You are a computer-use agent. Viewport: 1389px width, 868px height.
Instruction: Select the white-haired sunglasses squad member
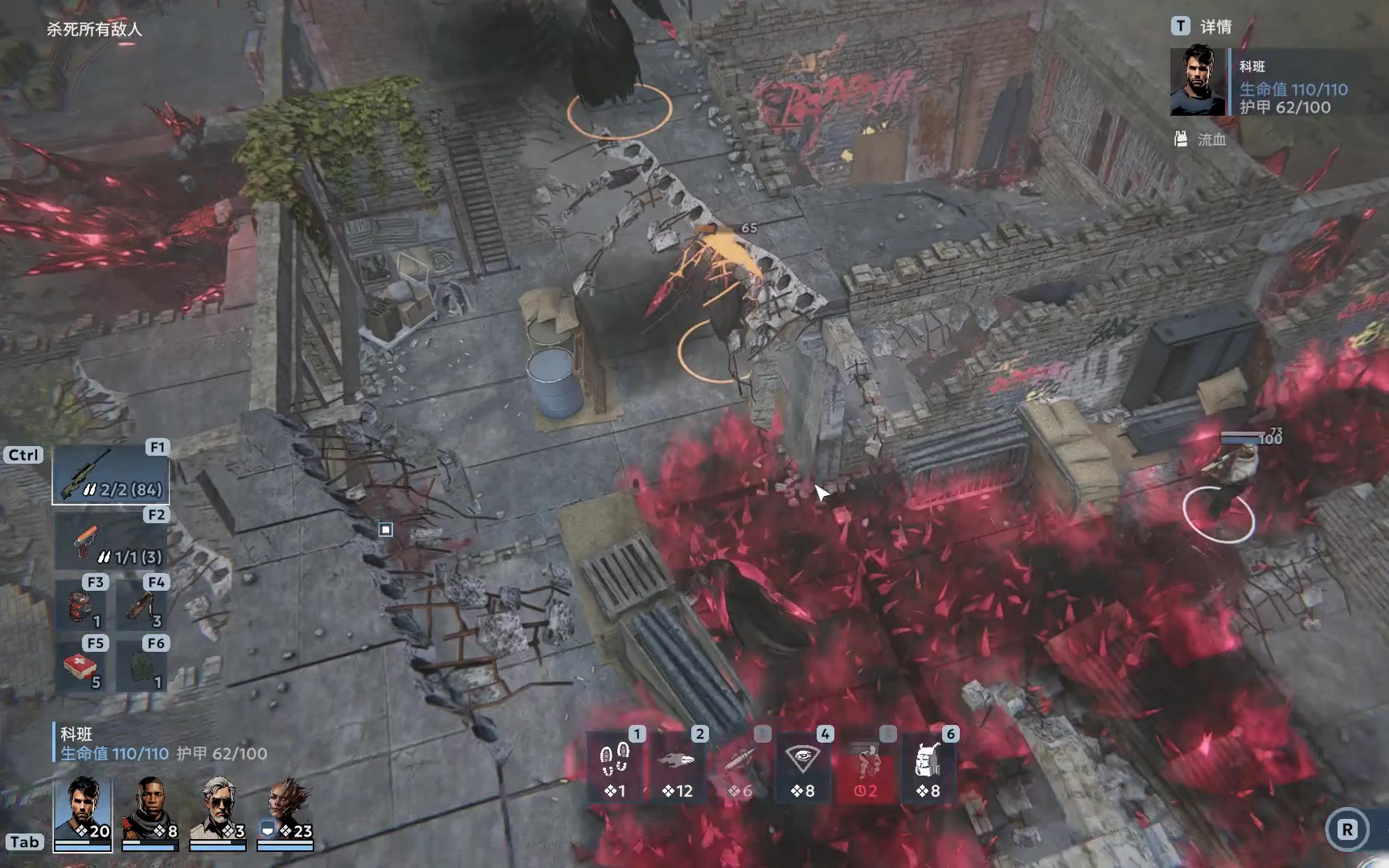click(218, 809)
